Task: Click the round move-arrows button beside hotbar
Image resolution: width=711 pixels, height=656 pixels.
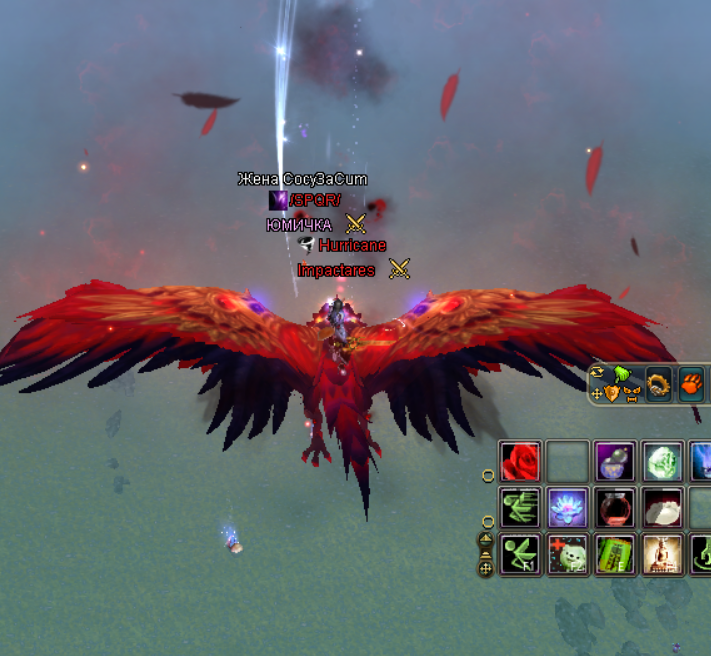Action: [x=486, y=568]
